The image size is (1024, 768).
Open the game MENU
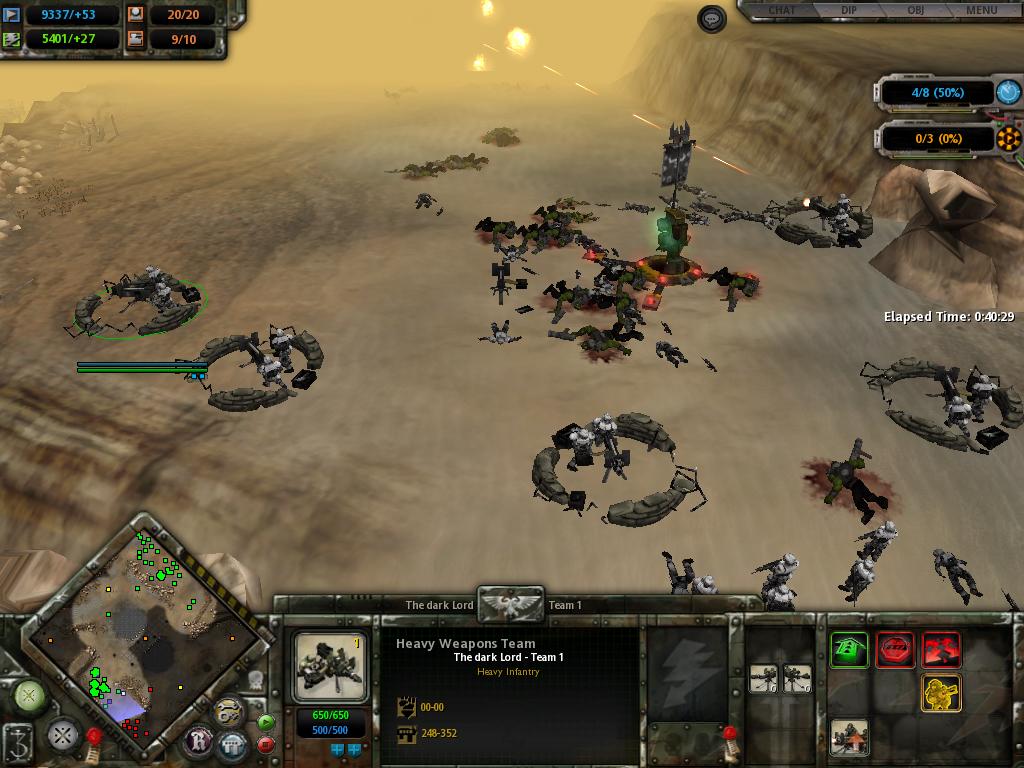click(x=981, y=11)
